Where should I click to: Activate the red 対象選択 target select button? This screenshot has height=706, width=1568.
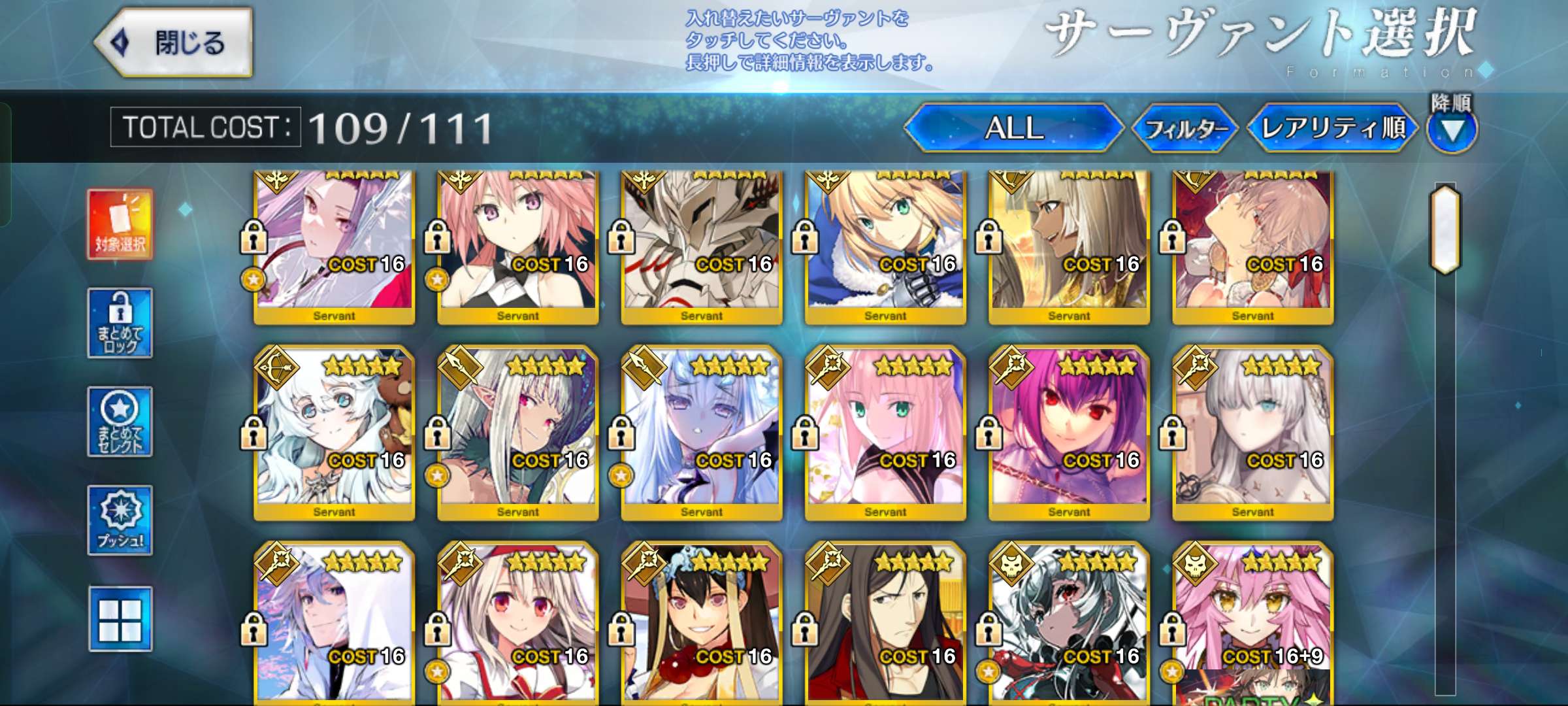[x=120, y=224]
